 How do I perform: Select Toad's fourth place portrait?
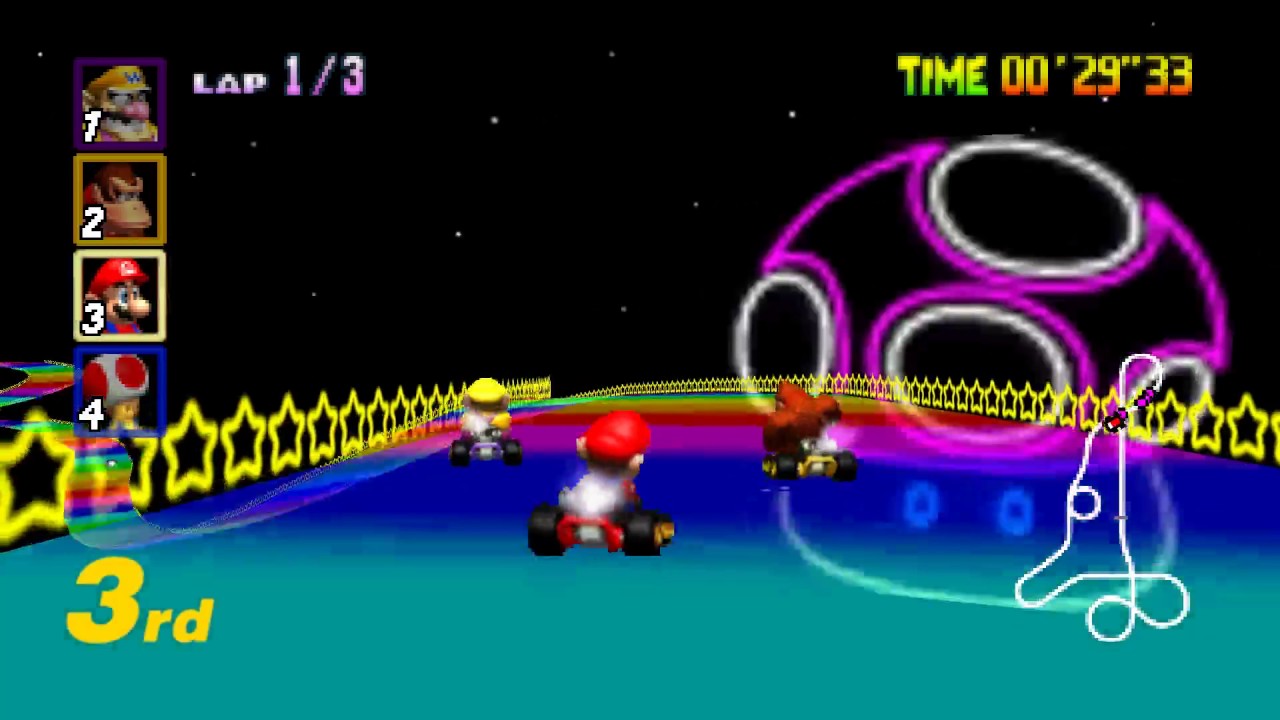(119, 391)
